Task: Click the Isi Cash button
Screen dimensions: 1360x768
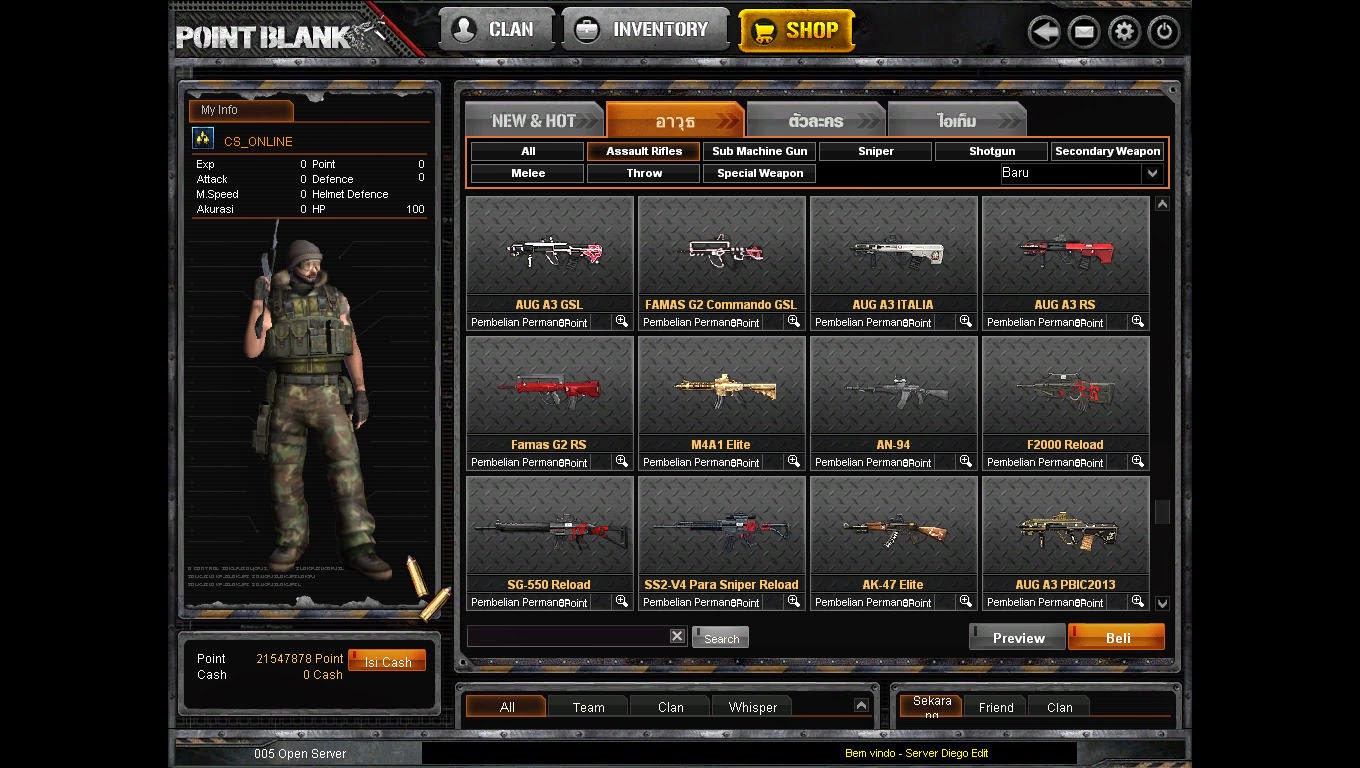Action: [387, 660]
